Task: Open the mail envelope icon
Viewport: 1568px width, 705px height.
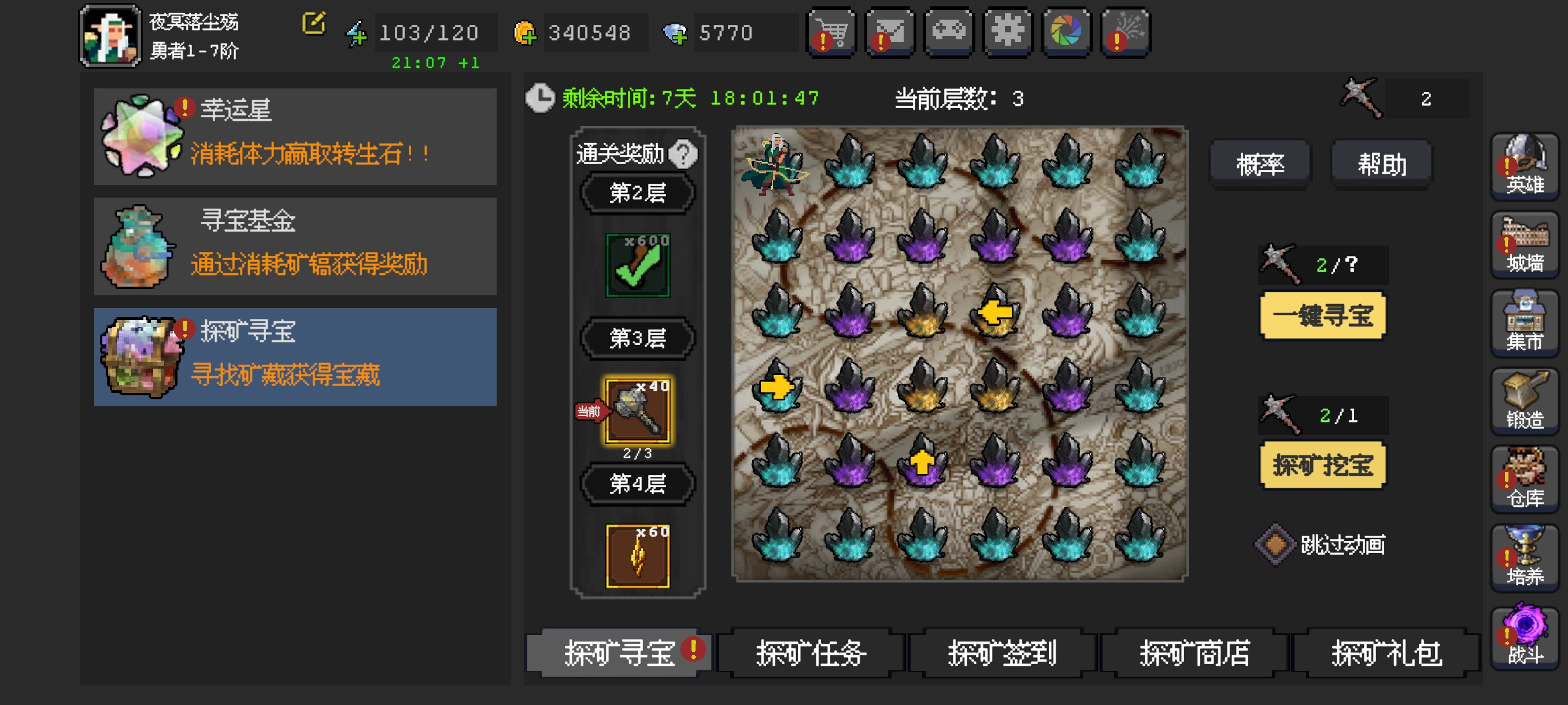Action: point(889,32)
